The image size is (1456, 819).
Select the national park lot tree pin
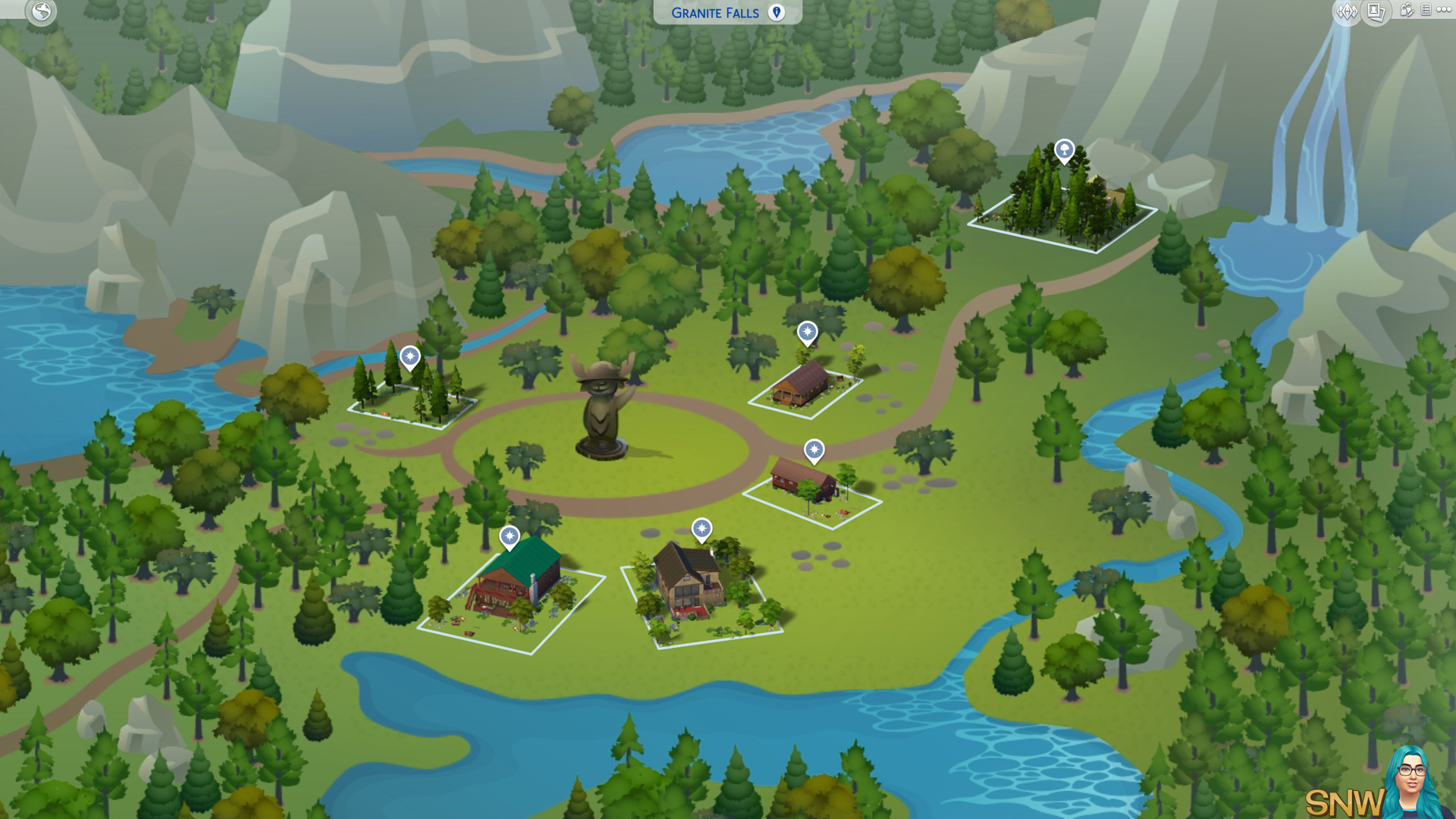[1064, 149]
